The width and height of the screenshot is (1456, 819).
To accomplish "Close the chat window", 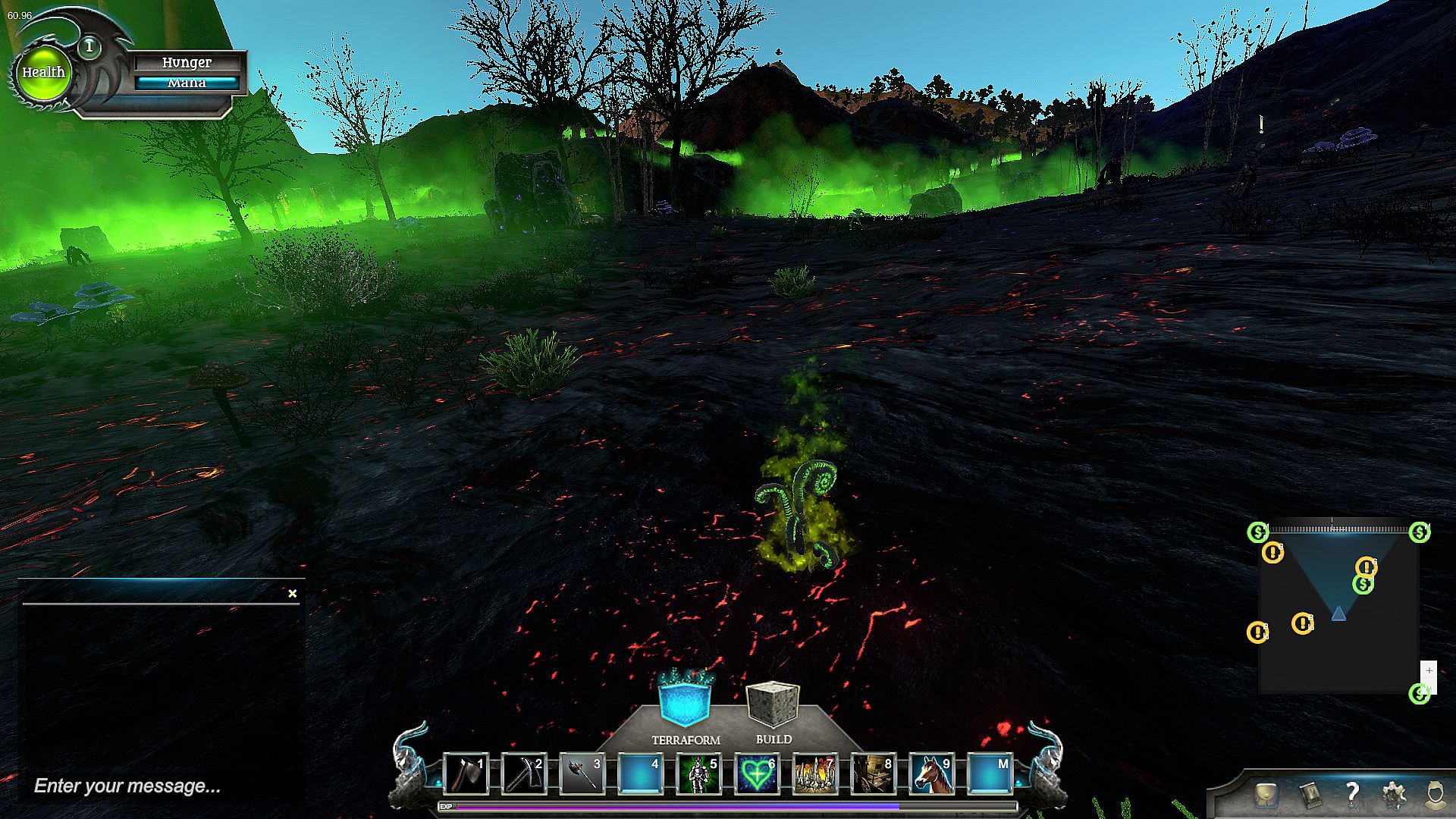I will (x=293, y=594).
